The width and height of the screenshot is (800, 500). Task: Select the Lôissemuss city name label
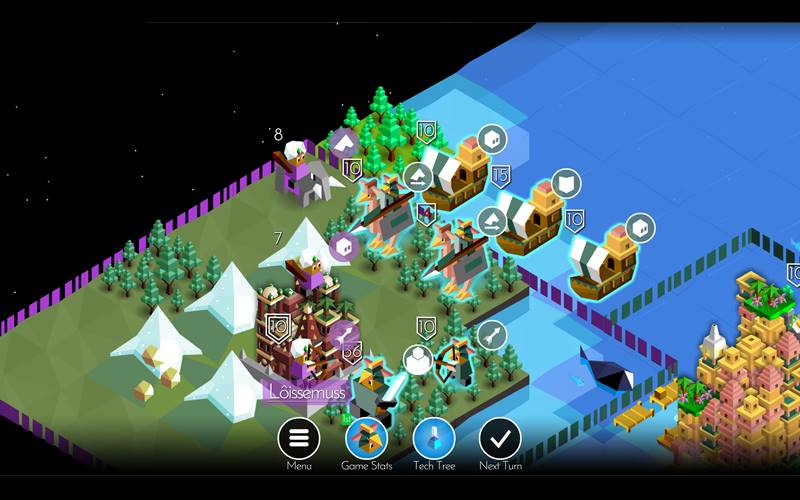(308, 391)
